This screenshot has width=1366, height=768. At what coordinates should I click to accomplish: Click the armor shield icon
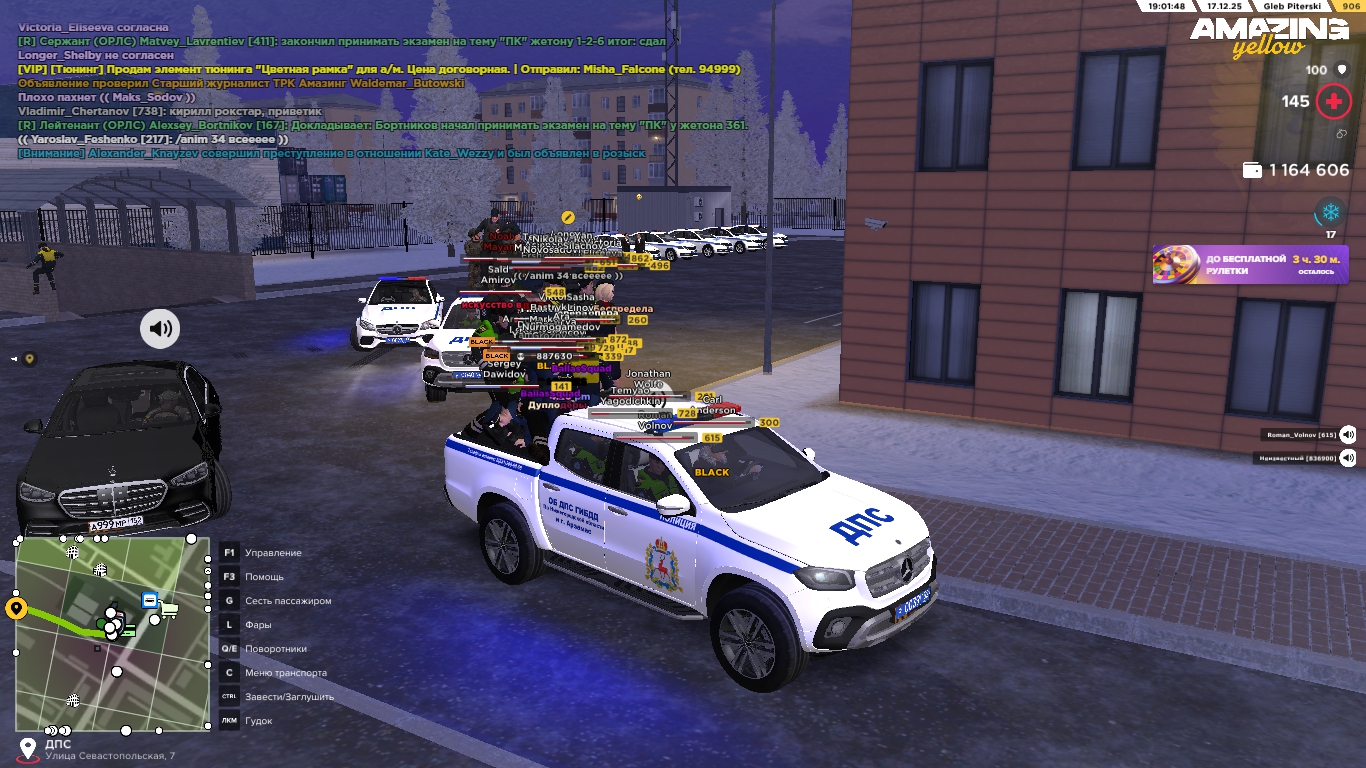pos(1342,70)
